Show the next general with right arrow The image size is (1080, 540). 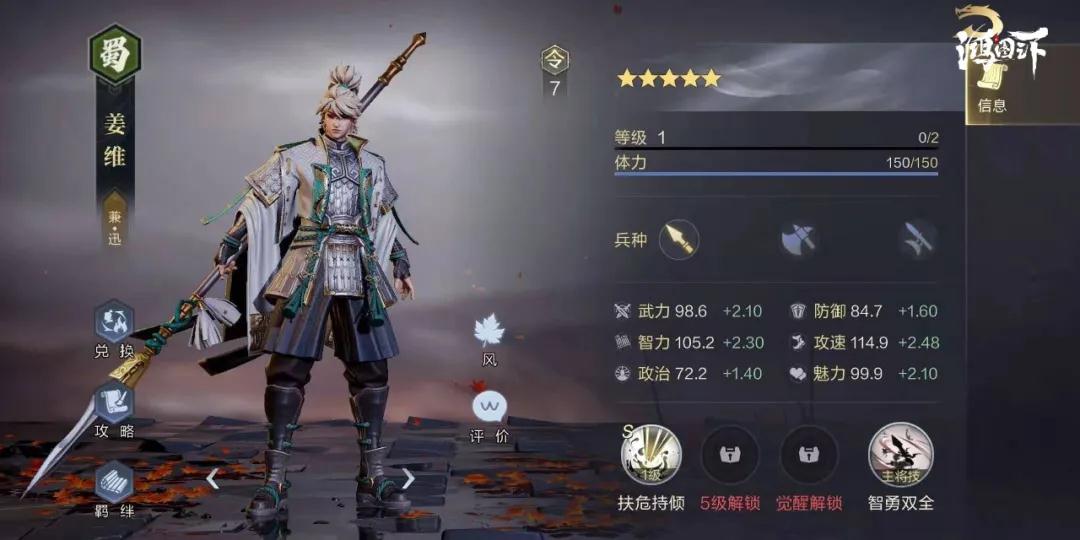click(x=408, y=479)
